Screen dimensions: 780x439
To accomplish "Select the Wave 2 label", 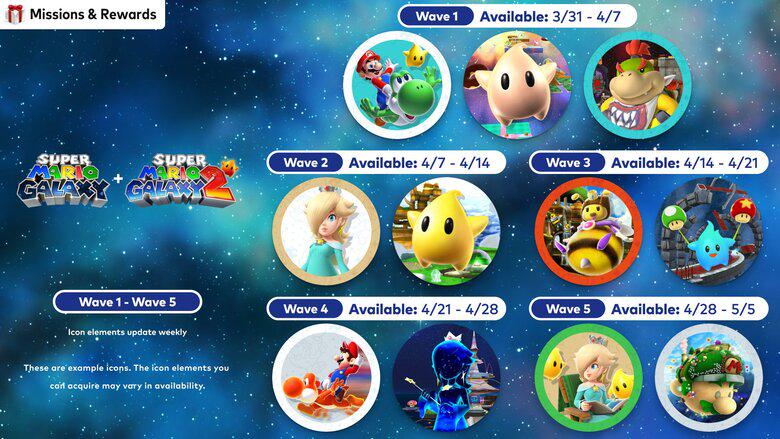I will (305, 163).
